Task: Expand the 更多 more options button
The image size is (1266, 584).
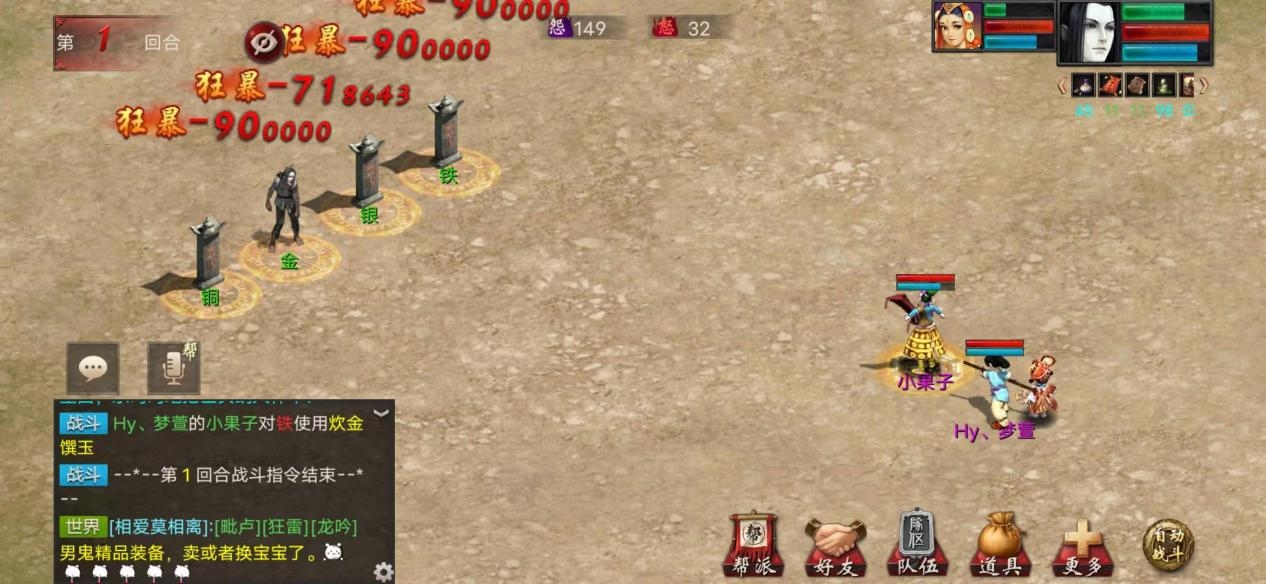Action: tap(1082, 546)
